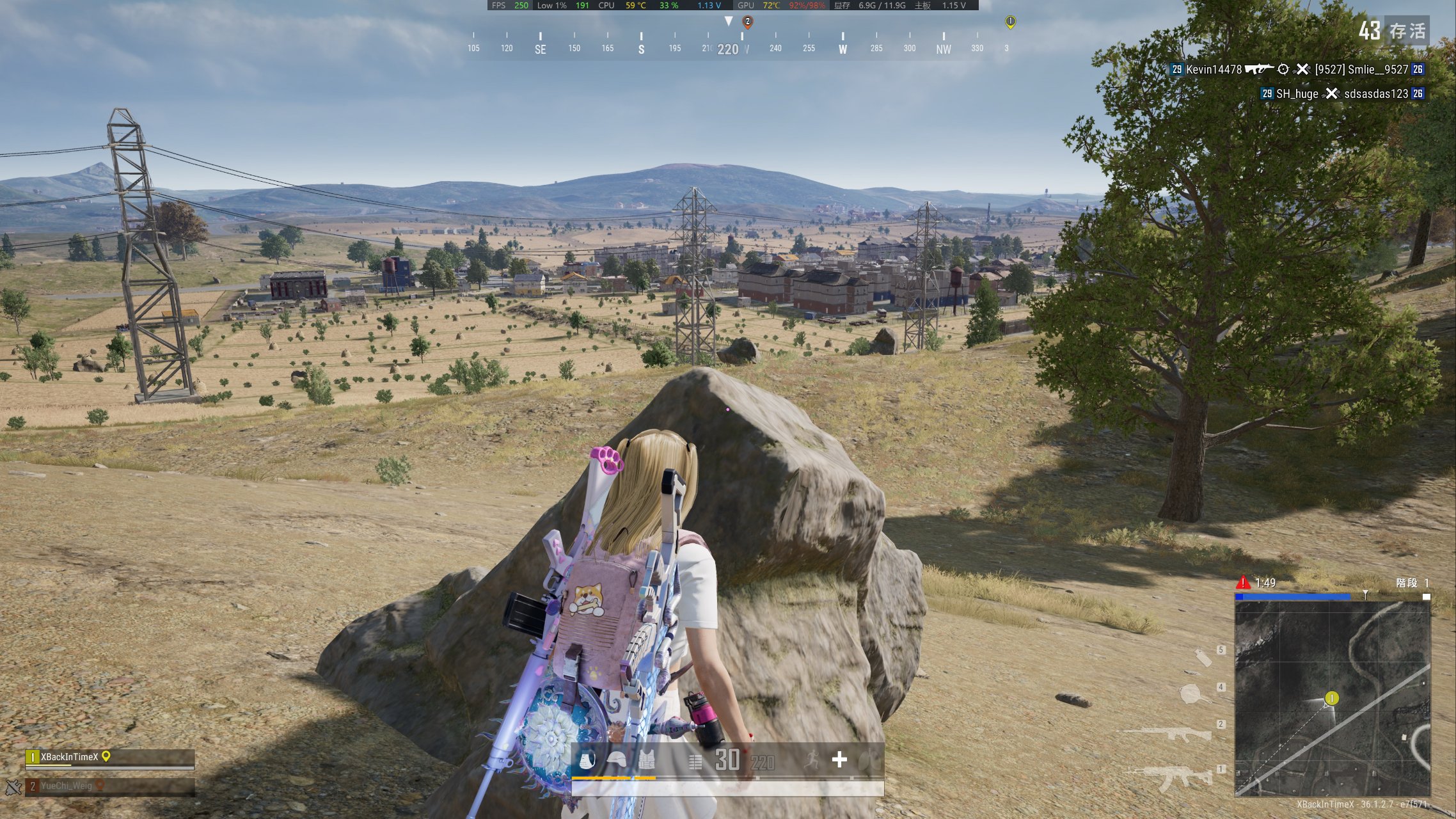Click the backpack icon in the status bar
Image resolution: width=1456 pixels, height=819 pixels.
click(587, 761)
